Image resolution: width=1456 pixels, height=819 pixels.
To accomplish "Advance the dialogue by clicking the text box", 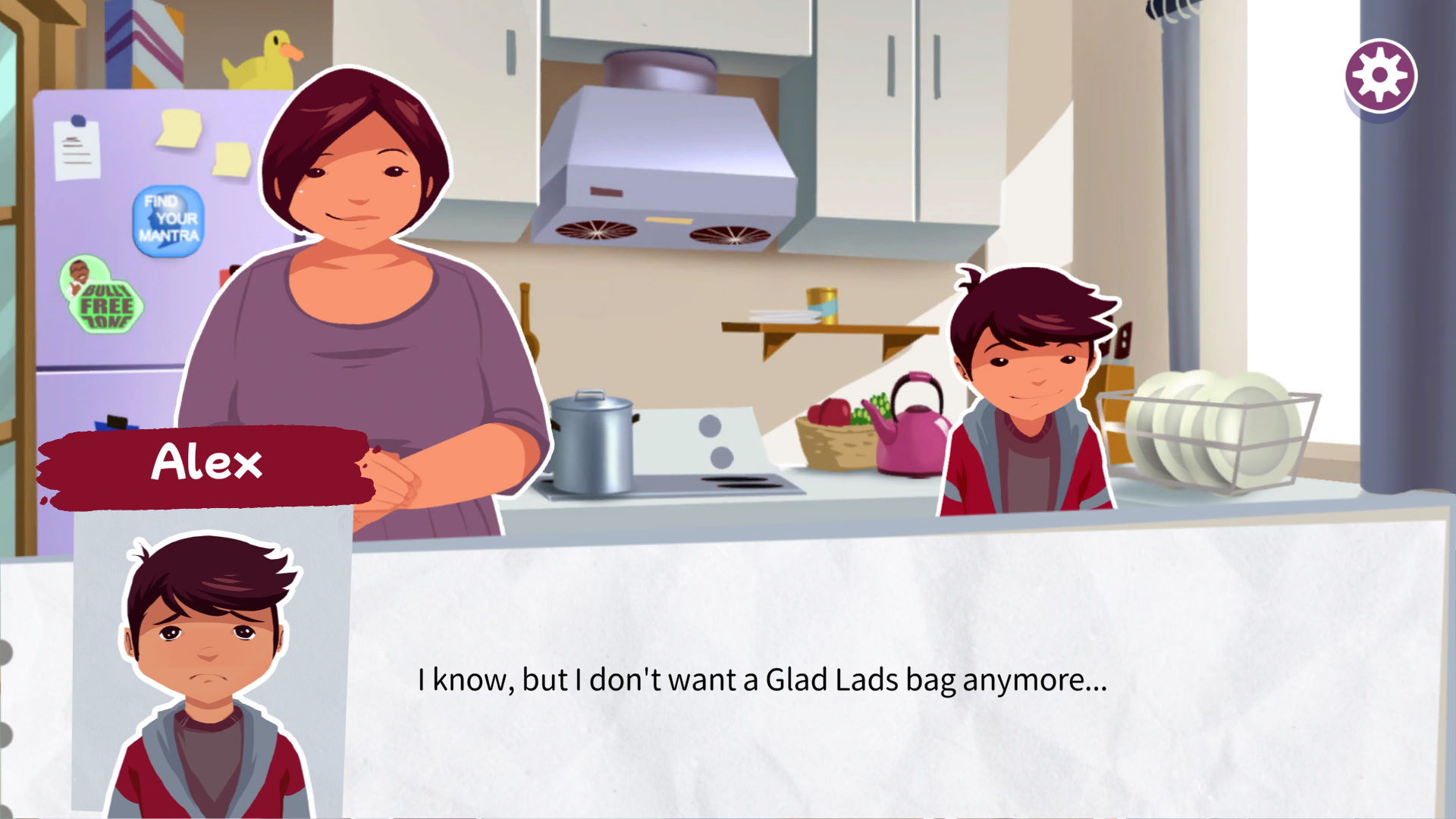I will [x=761, y=679].
